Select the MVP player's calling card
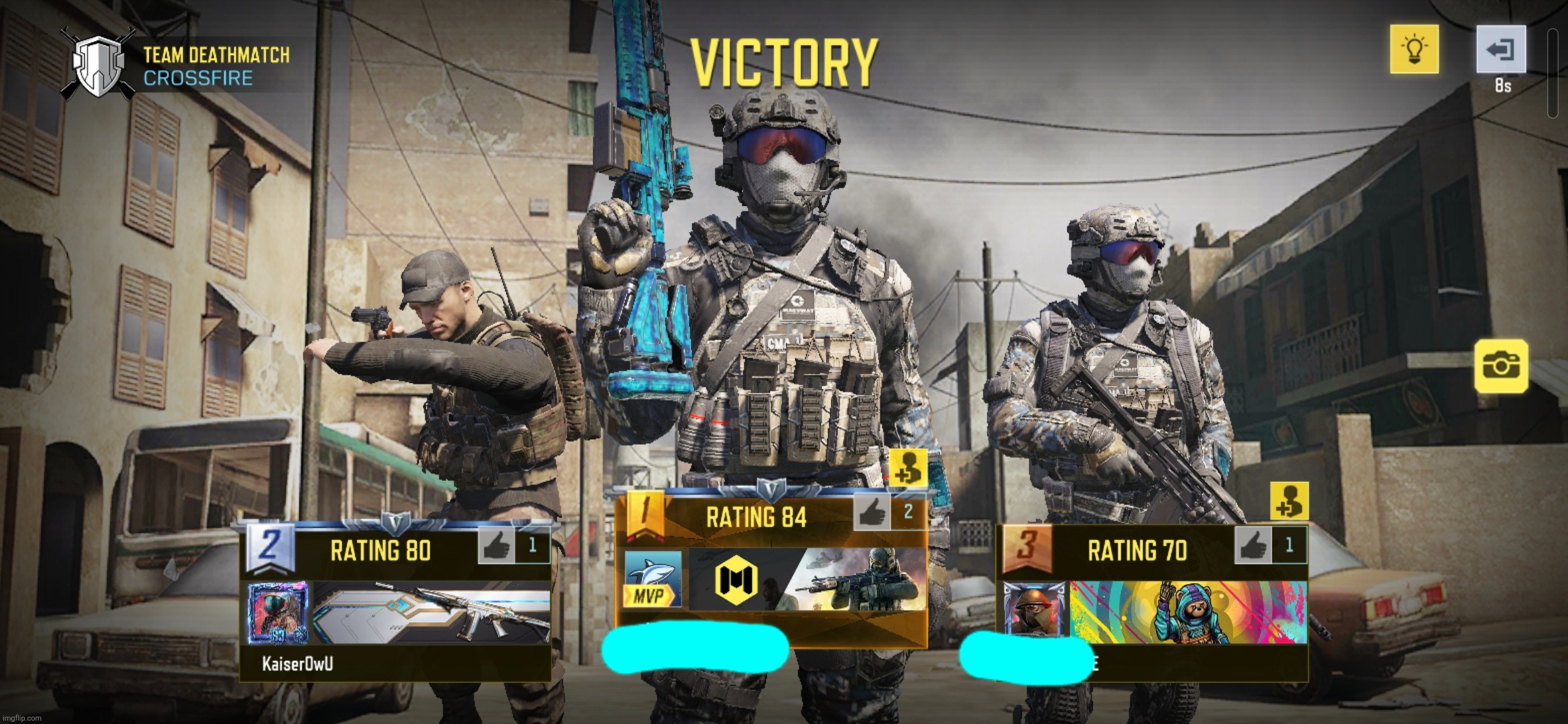Screen dimensions: 1568x724 pyautogui.click(x=807, y=579)
